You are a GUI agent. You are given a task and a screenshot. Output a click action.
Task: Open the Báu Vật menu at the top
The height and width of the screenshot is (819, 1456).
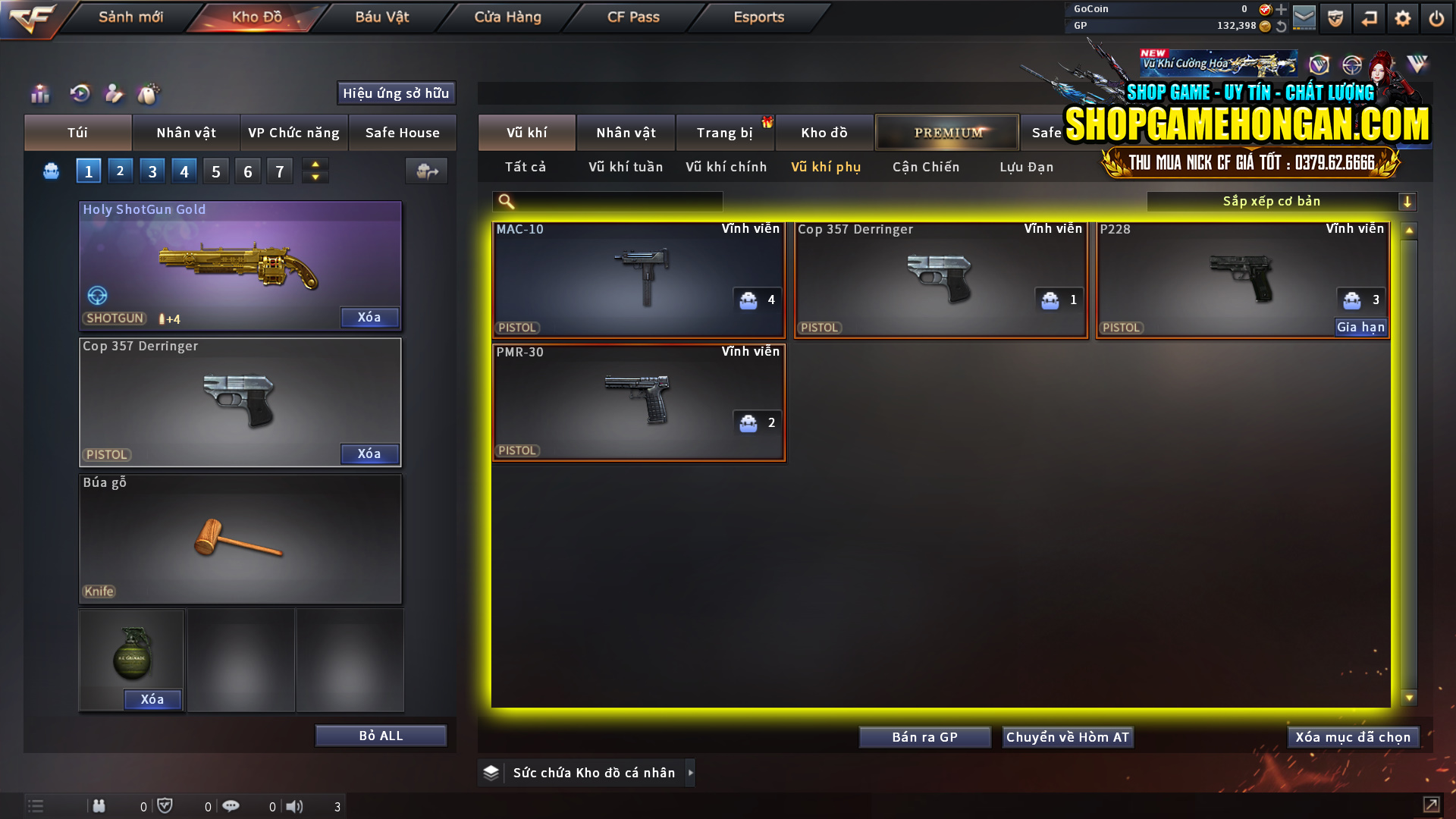tap(381, 17)
